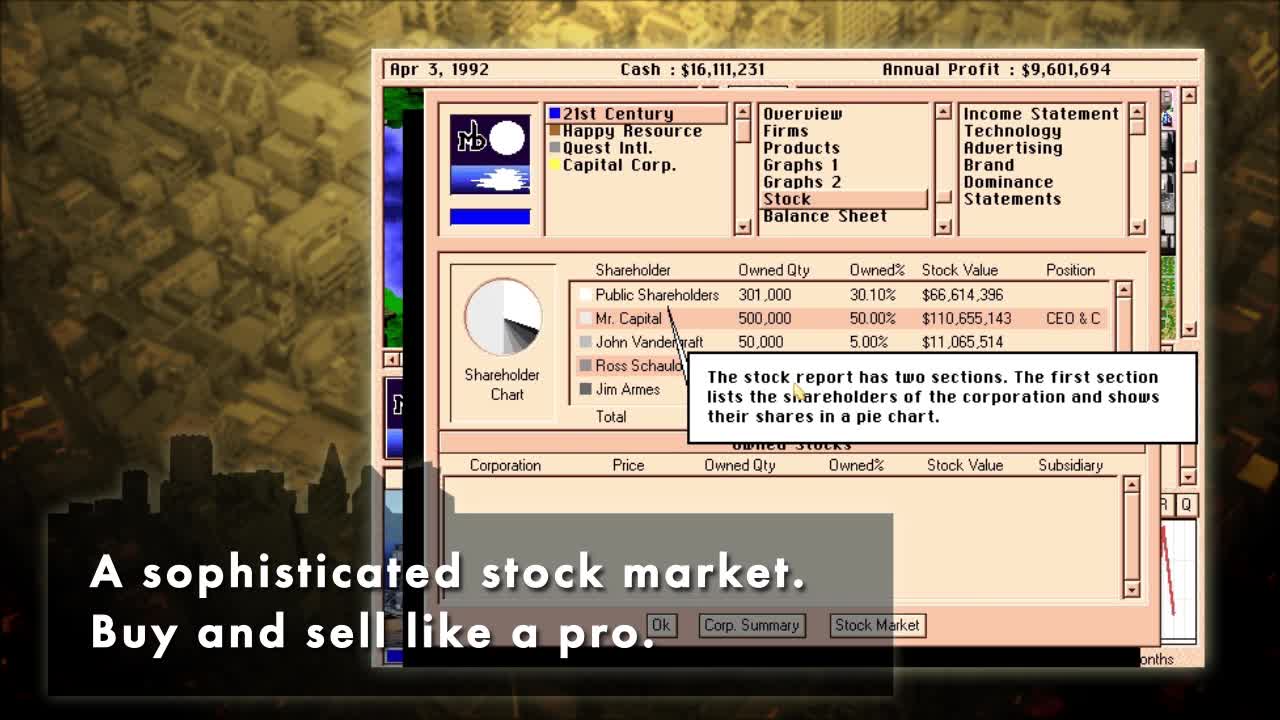Click the 21st Century company logo
Viewport: 1280px width, 720px height.
tap(489, 155)
